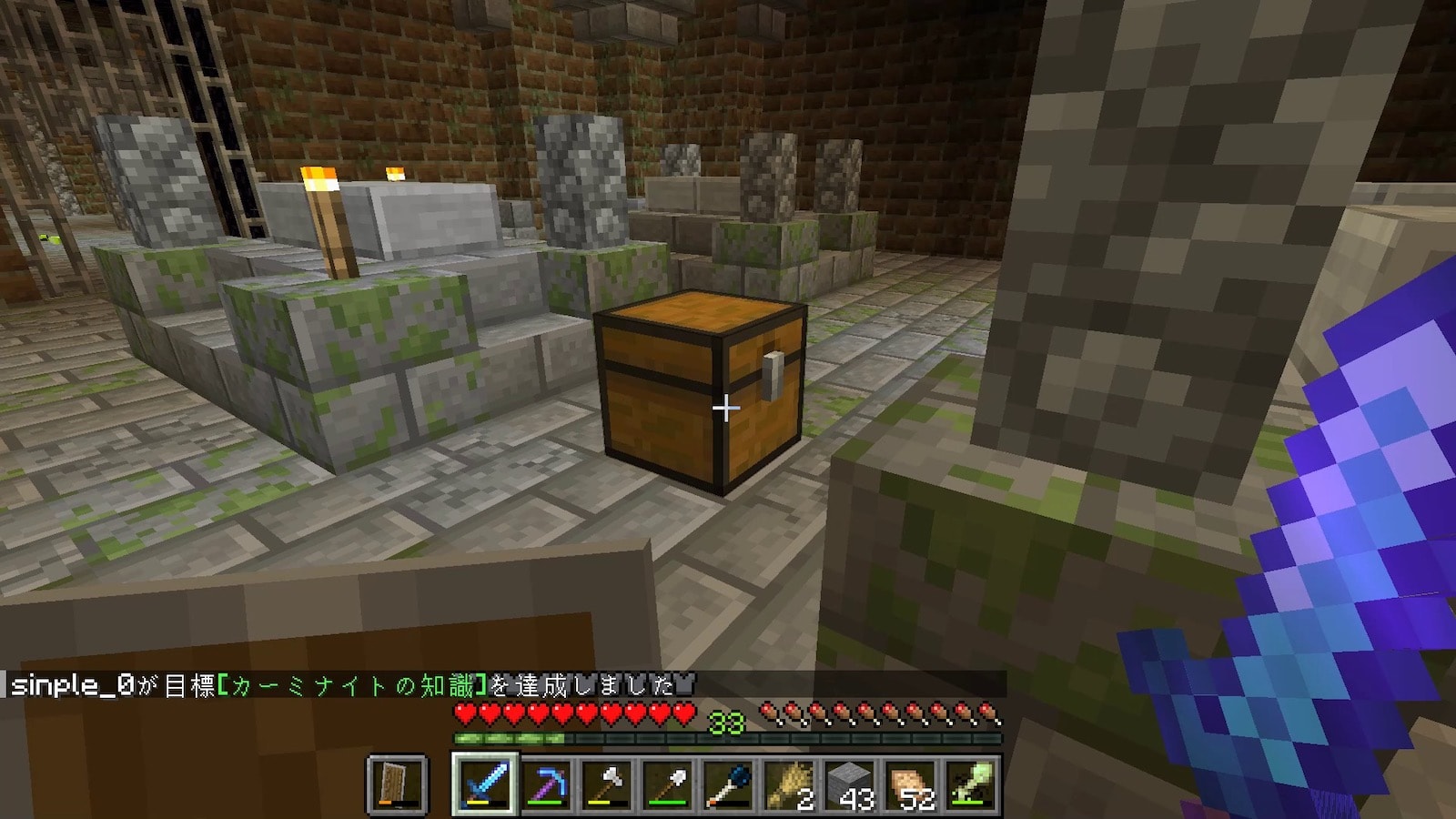
Task: Select the dark blue mace slot
Action: [x=728, y=784]
